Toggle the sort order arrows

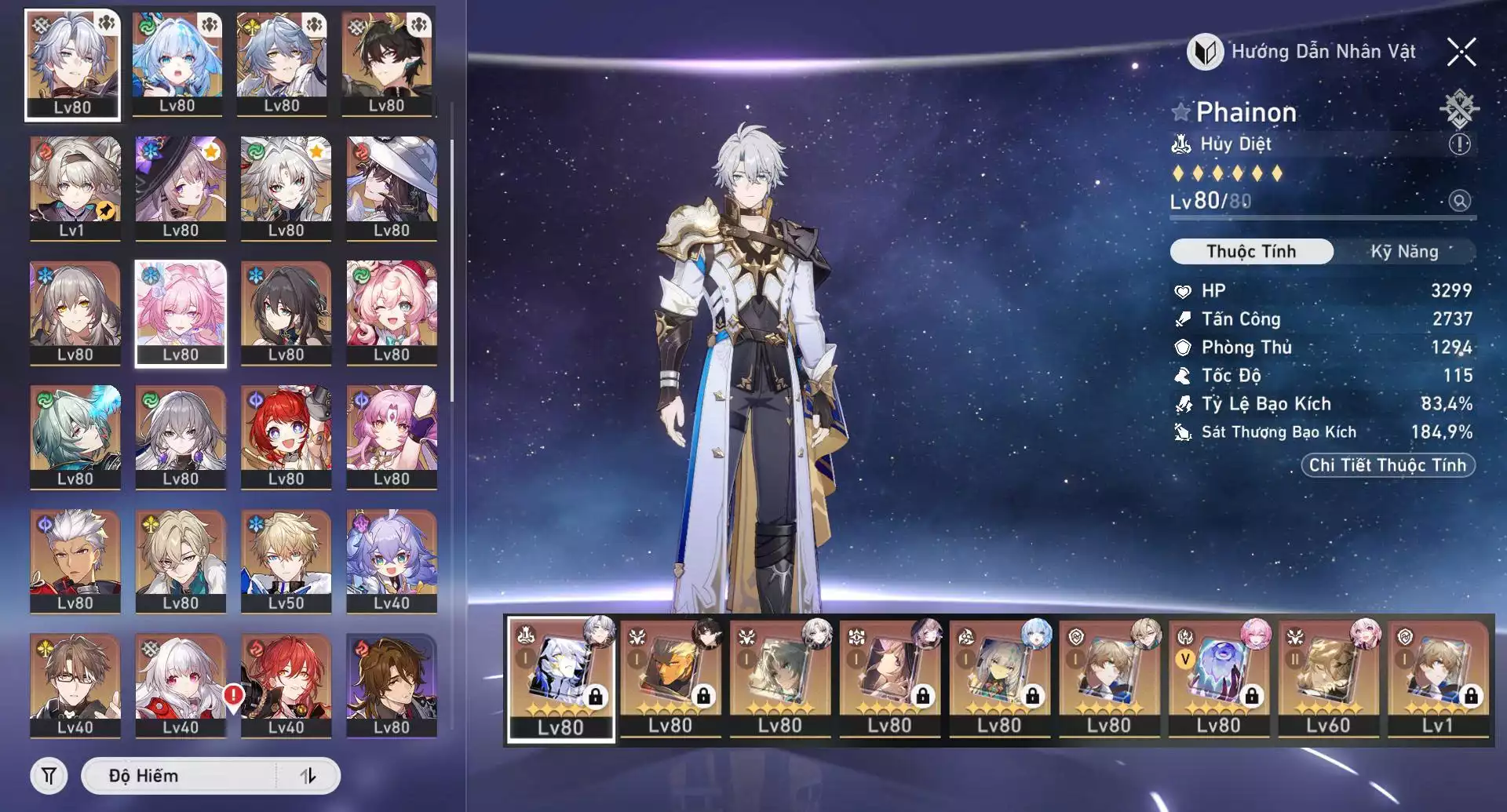(308, 776)
